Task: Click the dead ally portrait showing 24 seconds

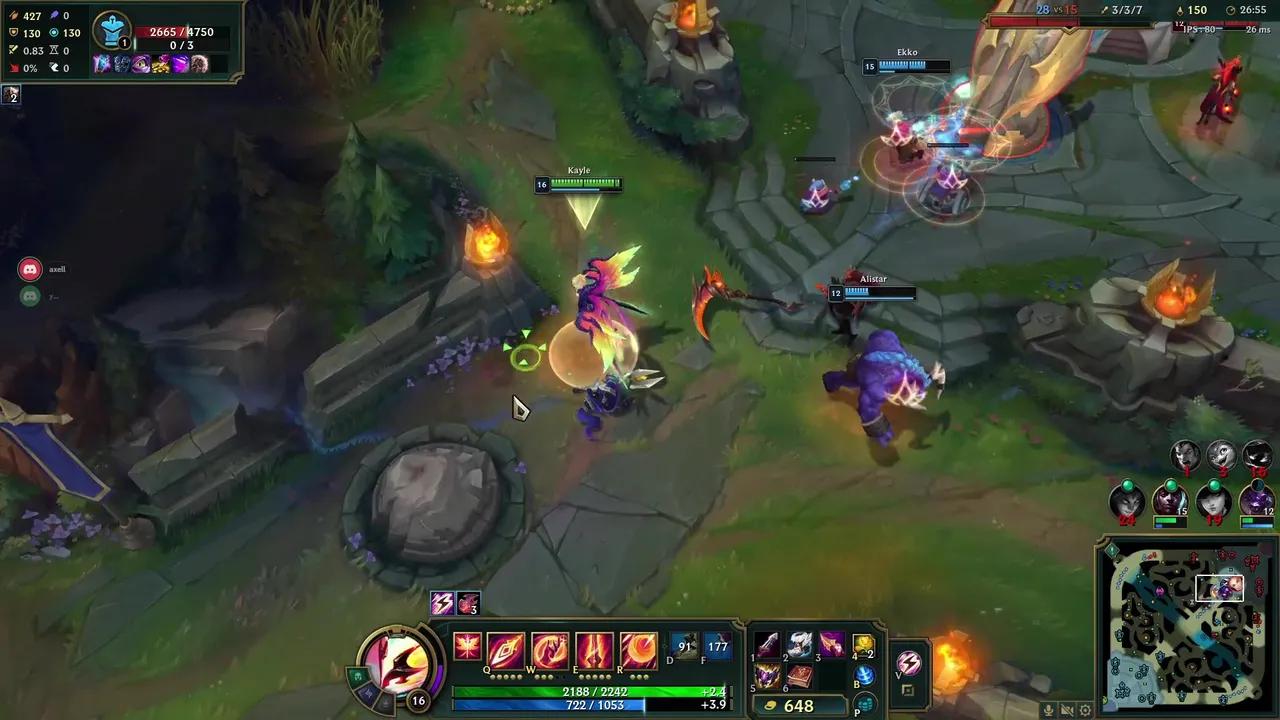Action: pos(1126,503)
